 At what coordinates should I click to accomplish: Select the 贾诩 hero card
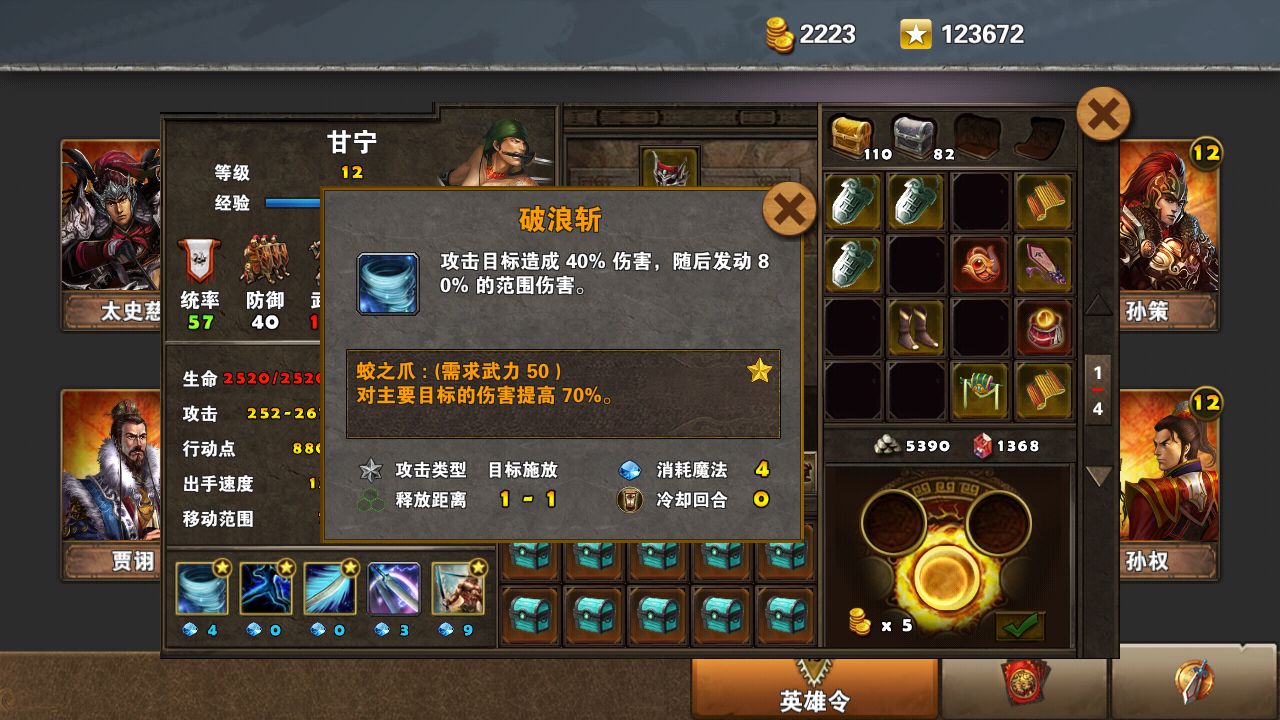point(112,485)
